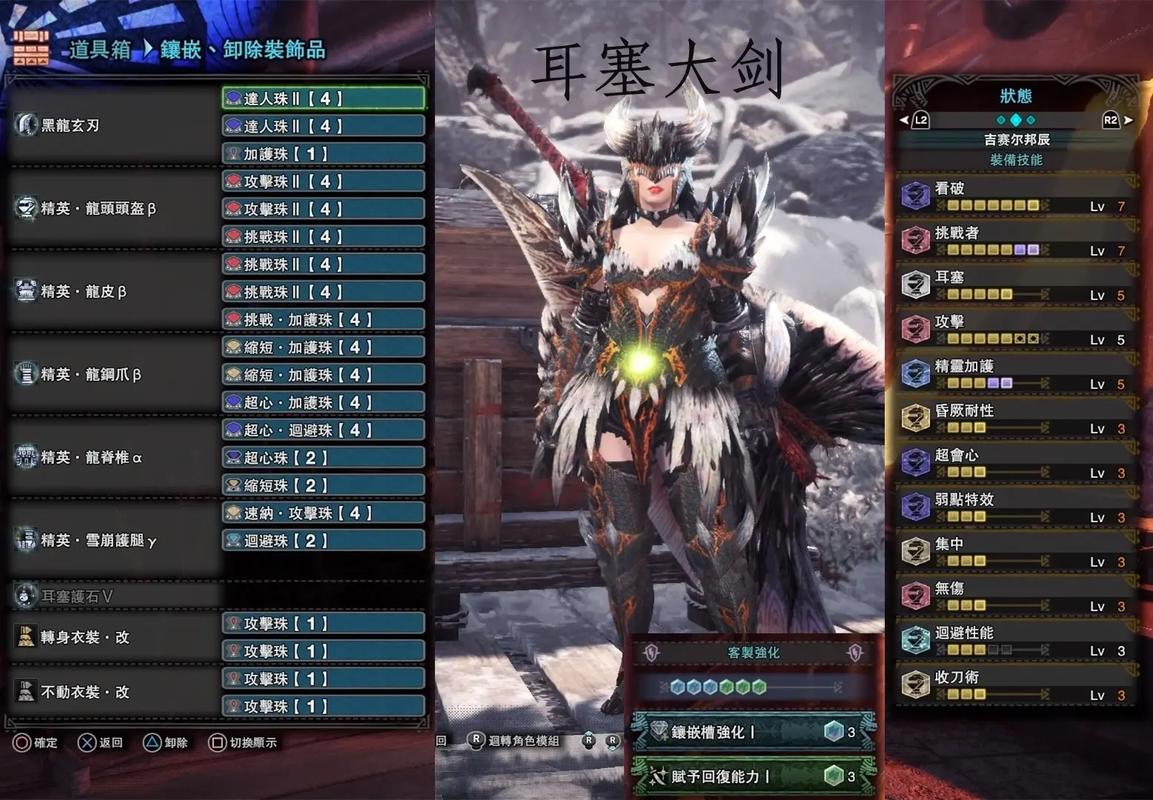
Task: Click the 加護珠【1】 decoration slot
Action: coord(323,154)
